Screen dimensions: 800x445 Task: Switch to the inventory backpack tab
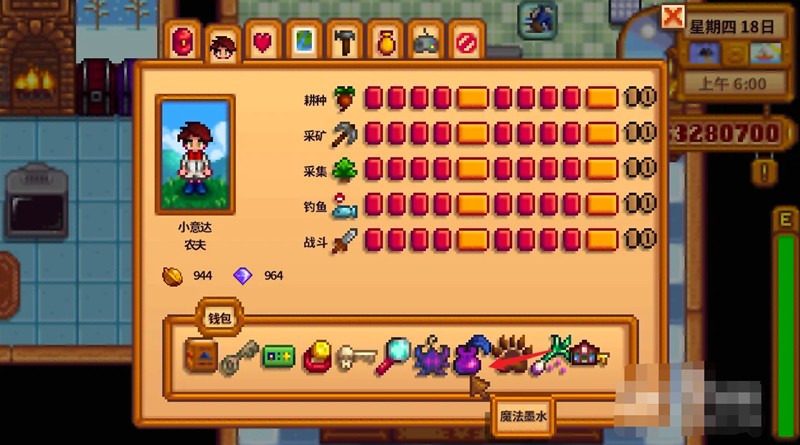(x=184, y=43)
